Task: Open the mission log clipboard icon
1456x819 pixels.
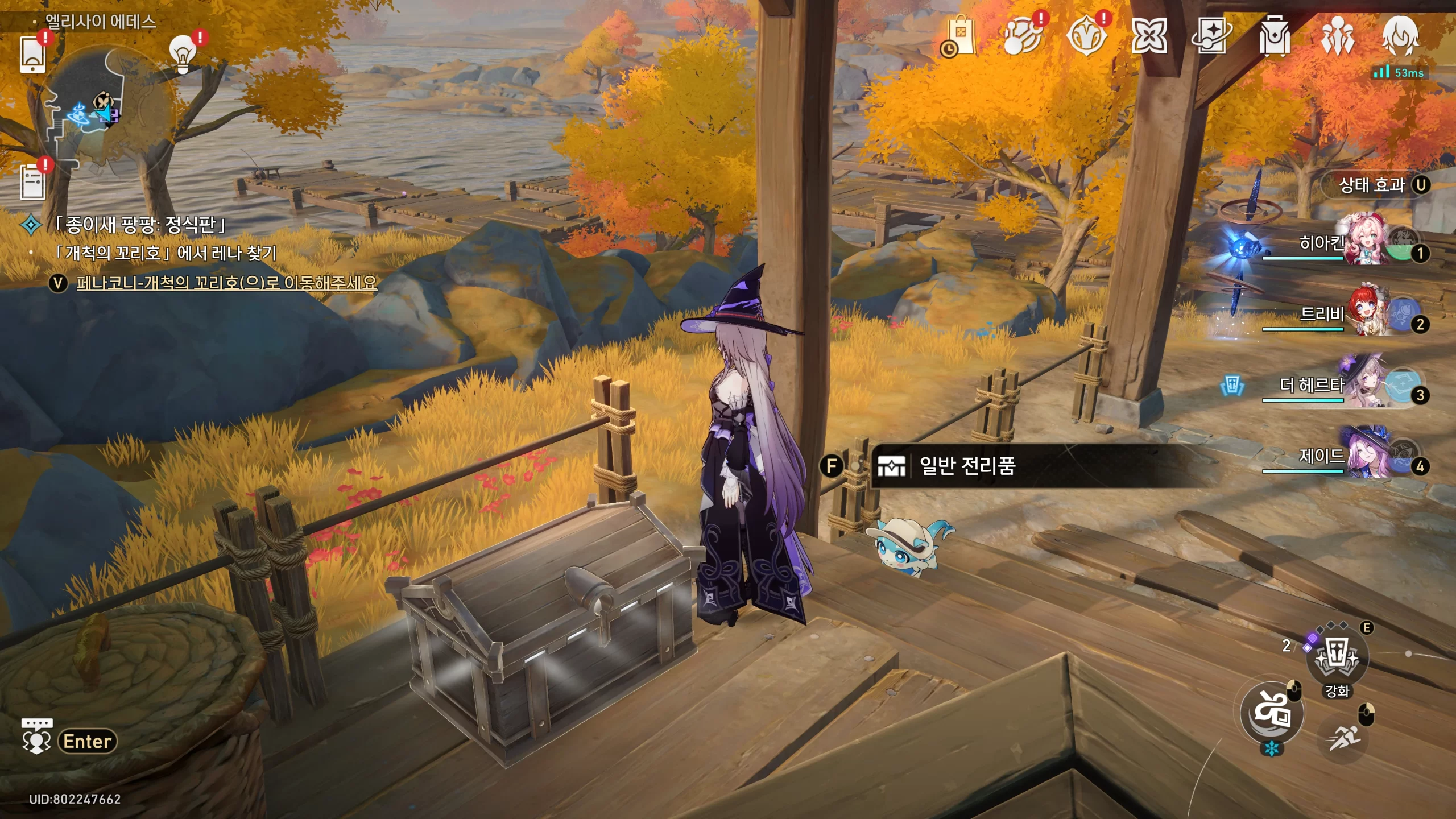Action: (x=33, y=182)
